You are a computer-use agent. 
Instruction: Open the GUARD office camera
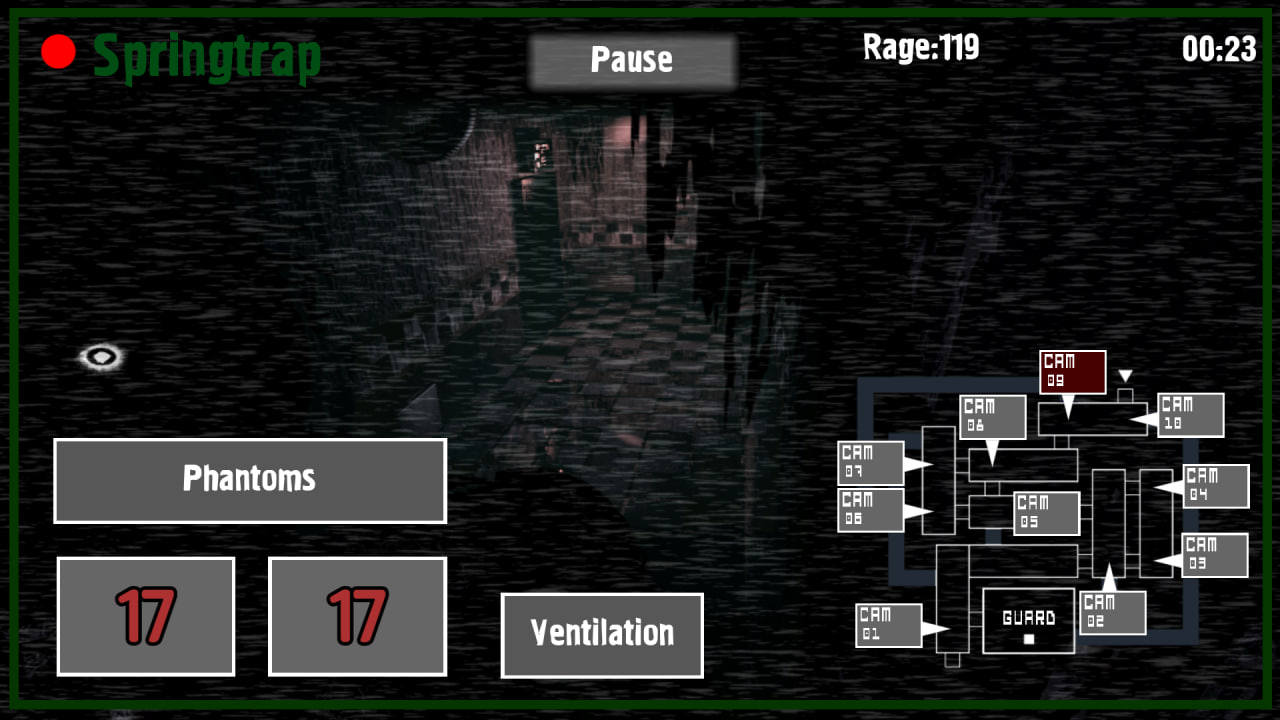click(x=1028, y=621)
